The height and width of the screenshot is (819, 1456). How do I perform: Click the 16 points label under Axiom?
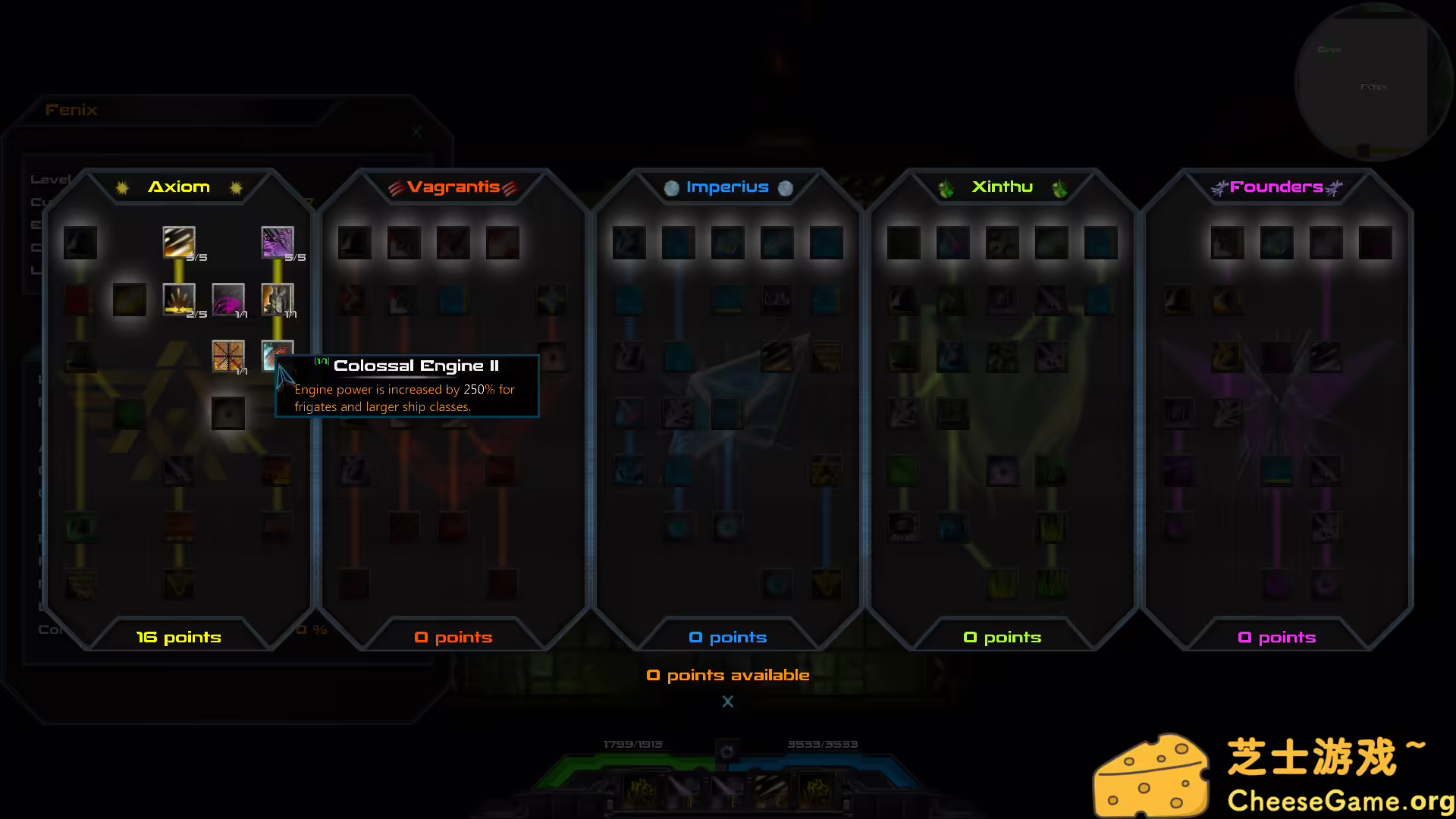pyautogui.click(x=177, y=637)
